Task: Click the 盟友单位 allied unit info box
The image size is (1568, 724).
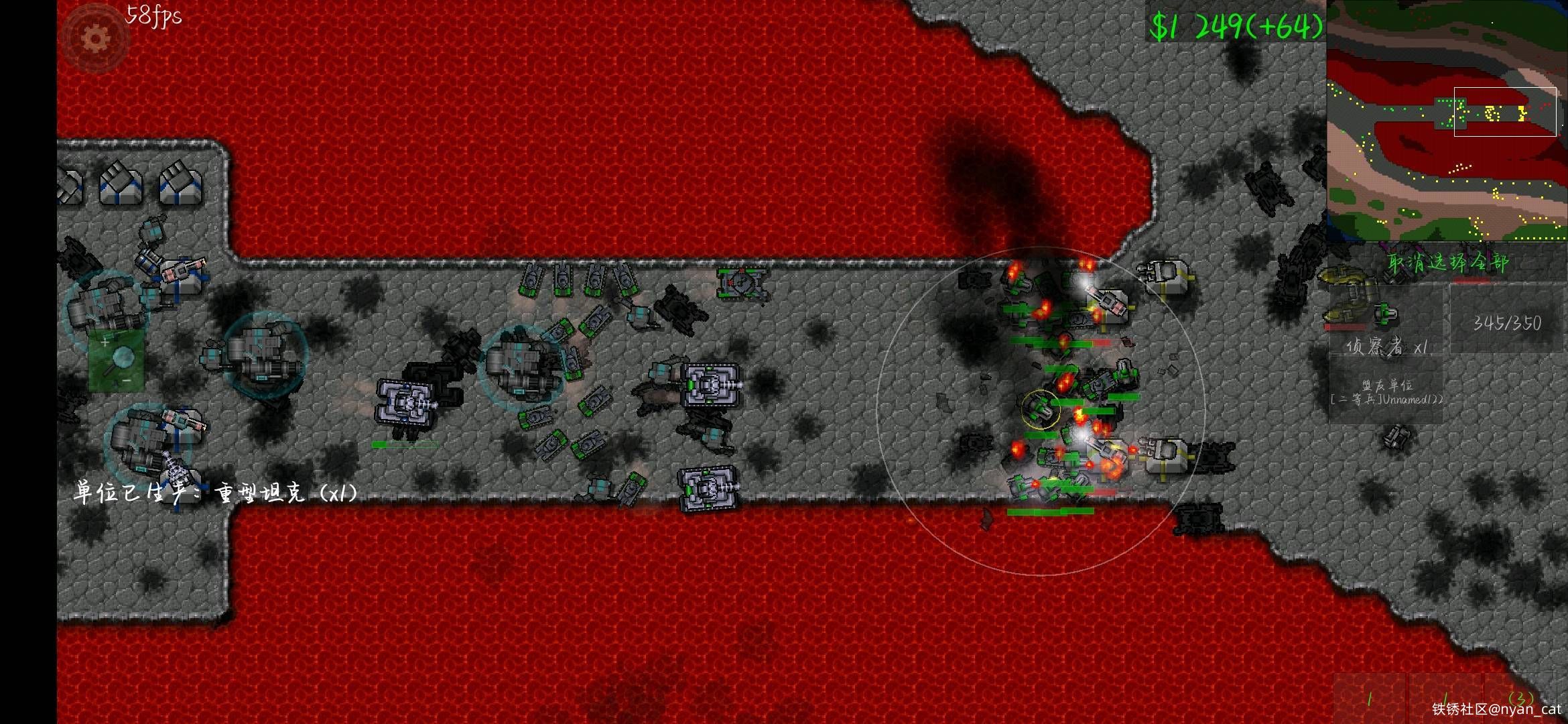Action: tap(1386, 391)
